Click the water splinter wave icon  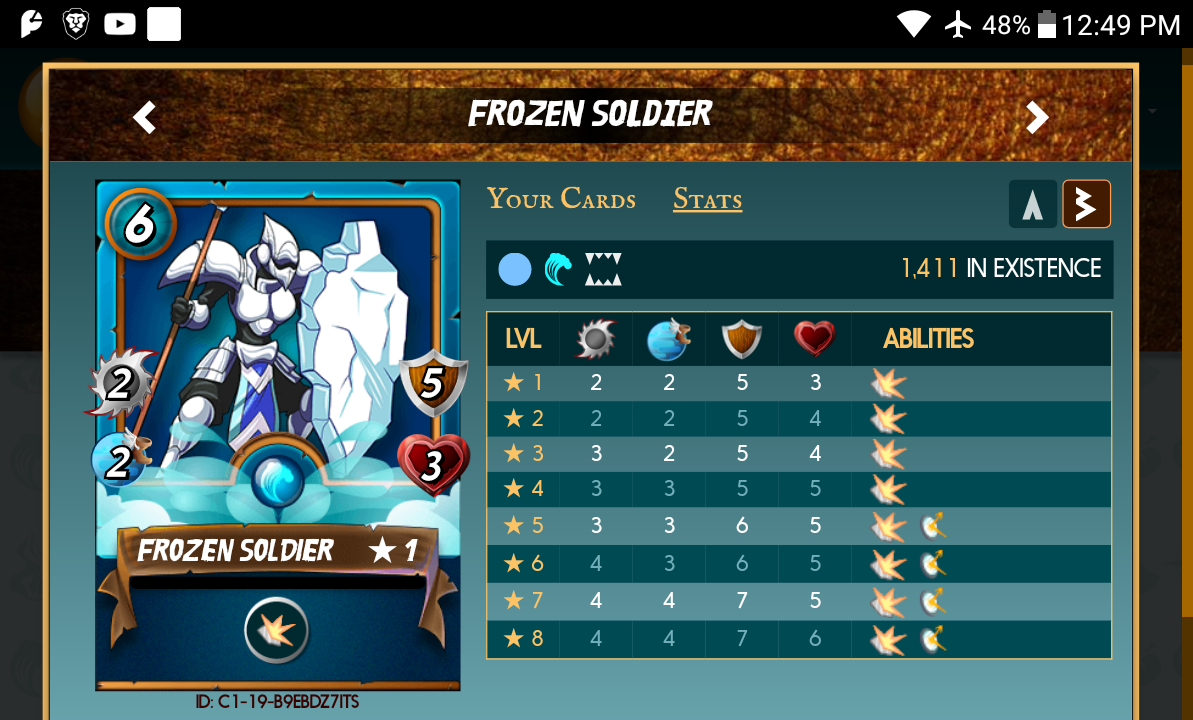tap(559, 269)
